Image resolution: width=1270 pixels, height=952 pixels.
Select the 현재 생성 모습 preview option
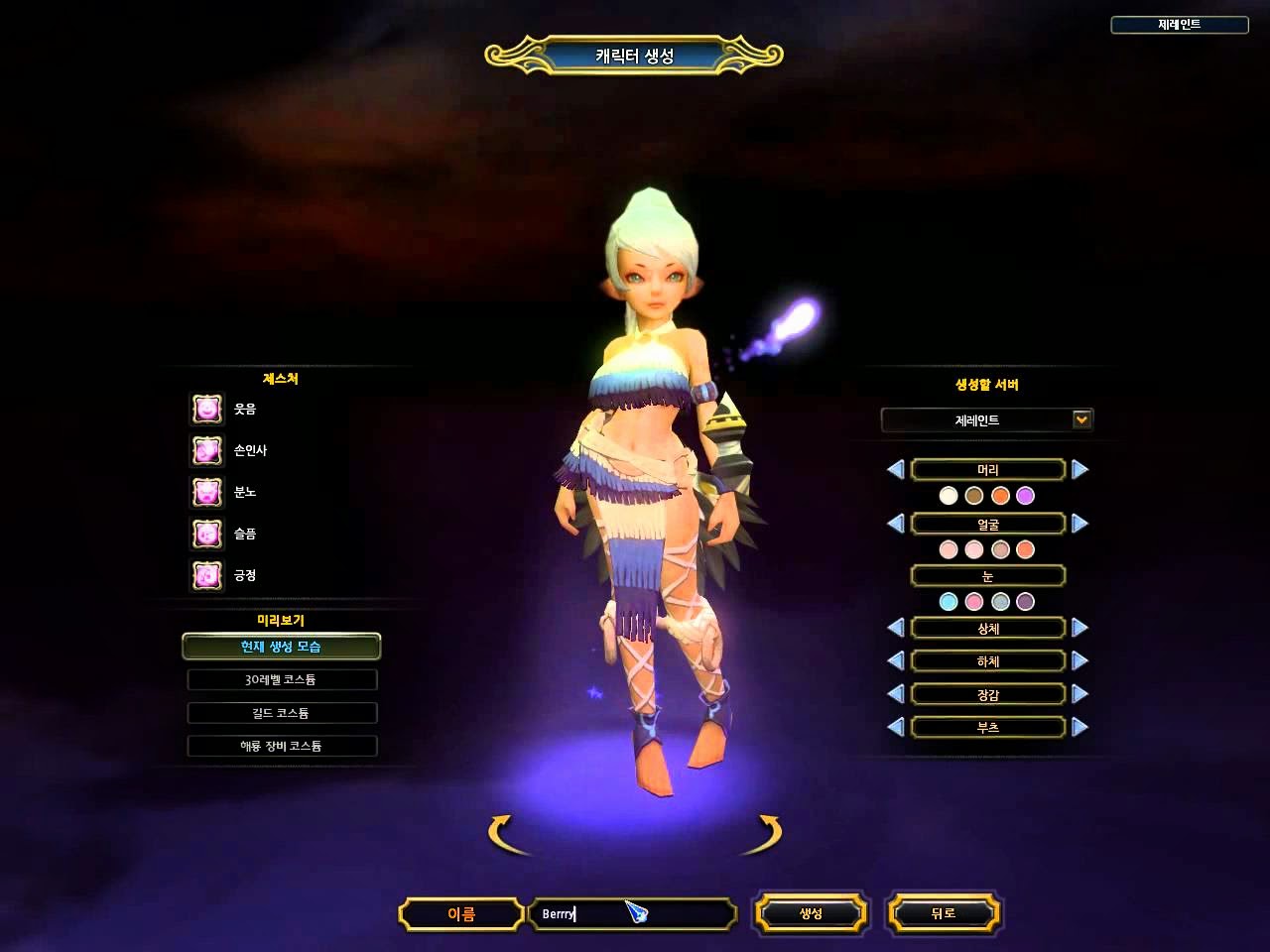point(282,647)
